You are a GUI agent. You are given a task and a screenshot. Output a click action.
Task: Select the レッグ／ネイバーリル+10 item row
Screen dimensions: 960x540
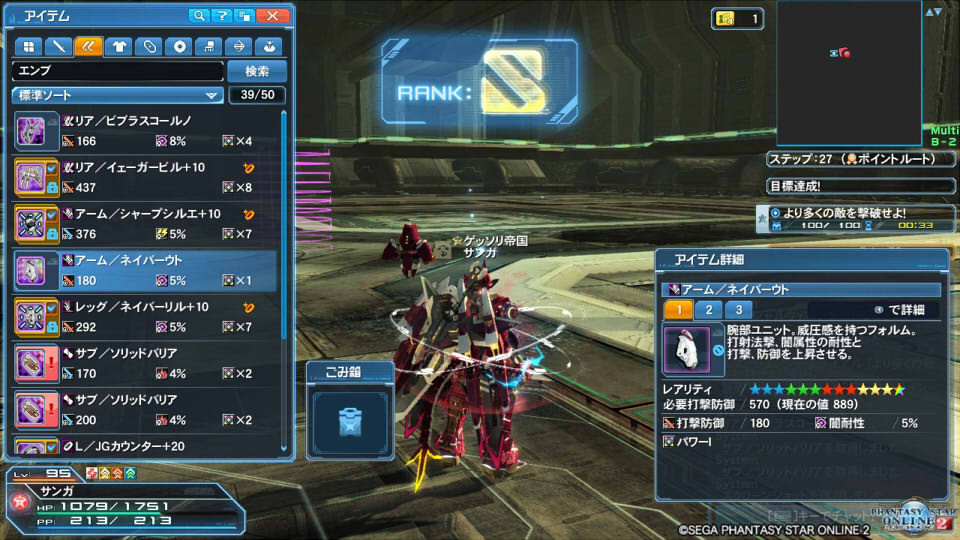tap(150, 316)
